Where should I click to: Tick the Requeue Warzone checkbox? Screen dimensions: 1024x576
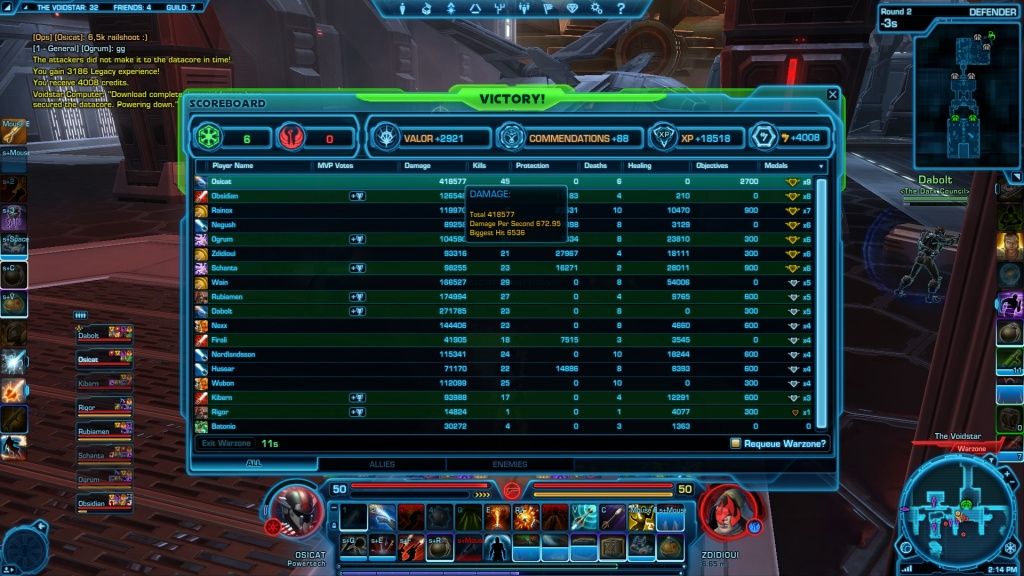(x=735, y=443)
